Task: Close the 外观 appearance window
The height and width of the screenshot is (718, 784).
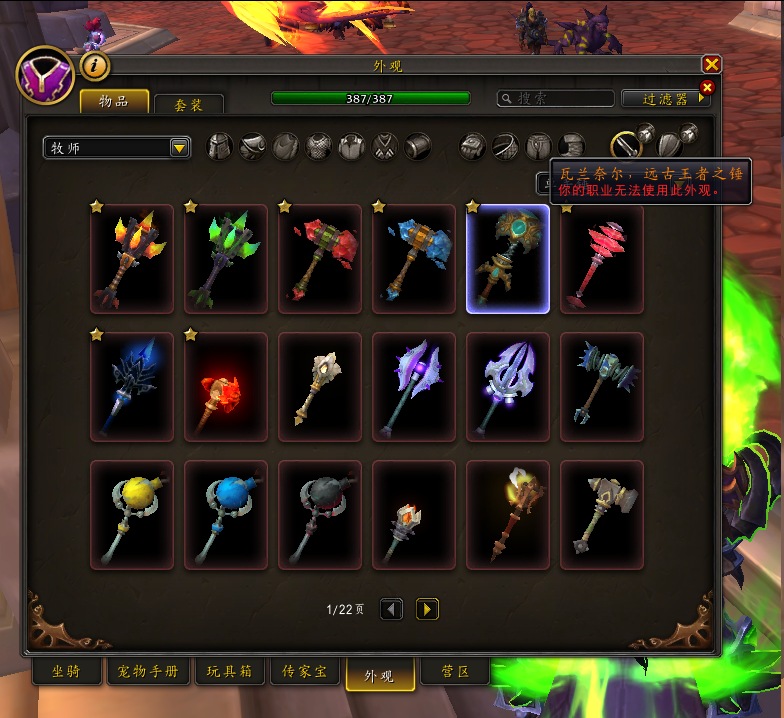Action: 711,64
